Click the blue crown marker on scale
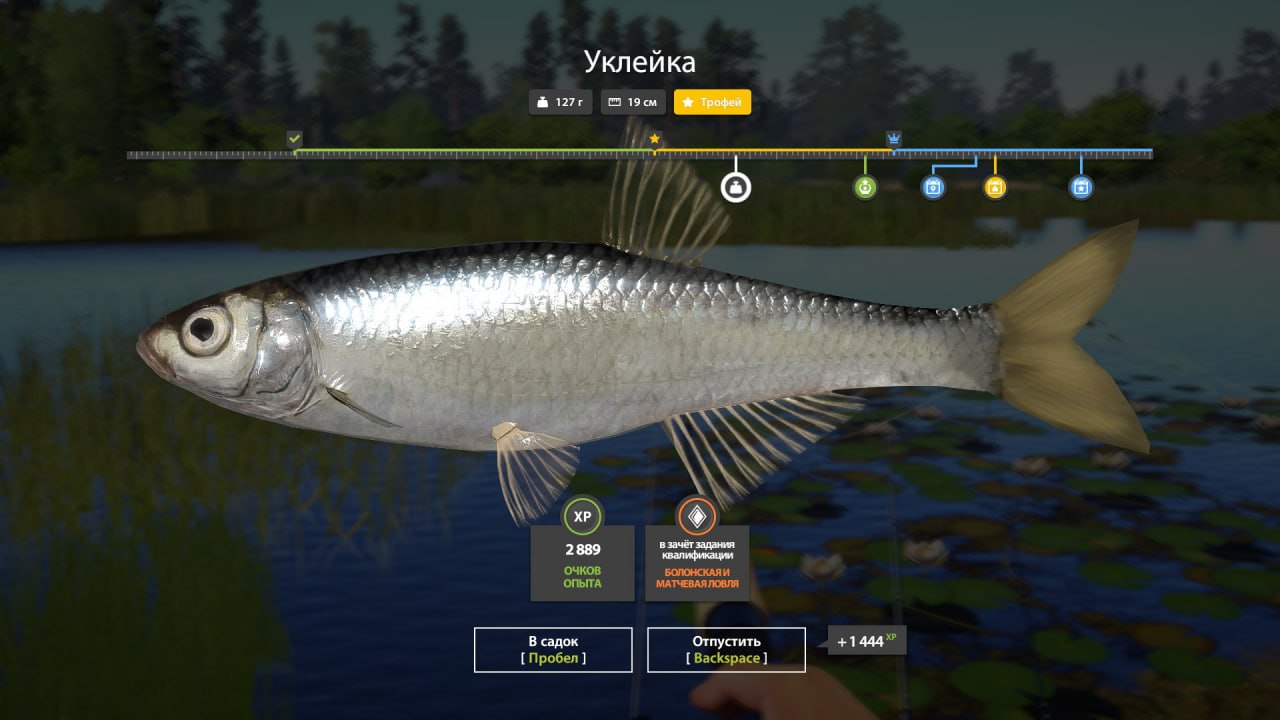 coord(894,139)
